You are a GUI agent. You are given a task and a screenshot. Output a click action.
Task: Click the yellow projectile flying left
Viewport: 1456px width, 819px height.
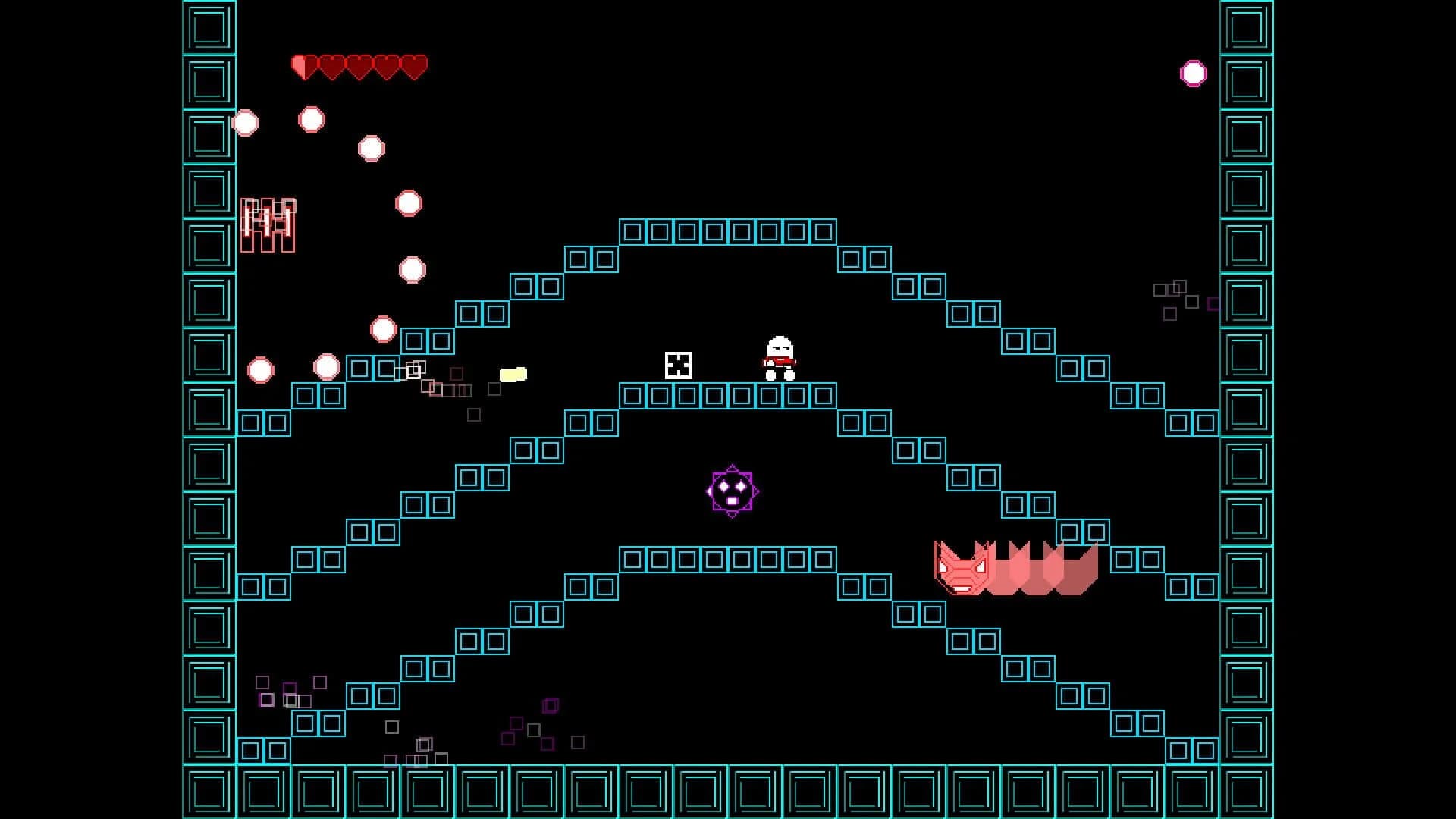click(514, 373)
